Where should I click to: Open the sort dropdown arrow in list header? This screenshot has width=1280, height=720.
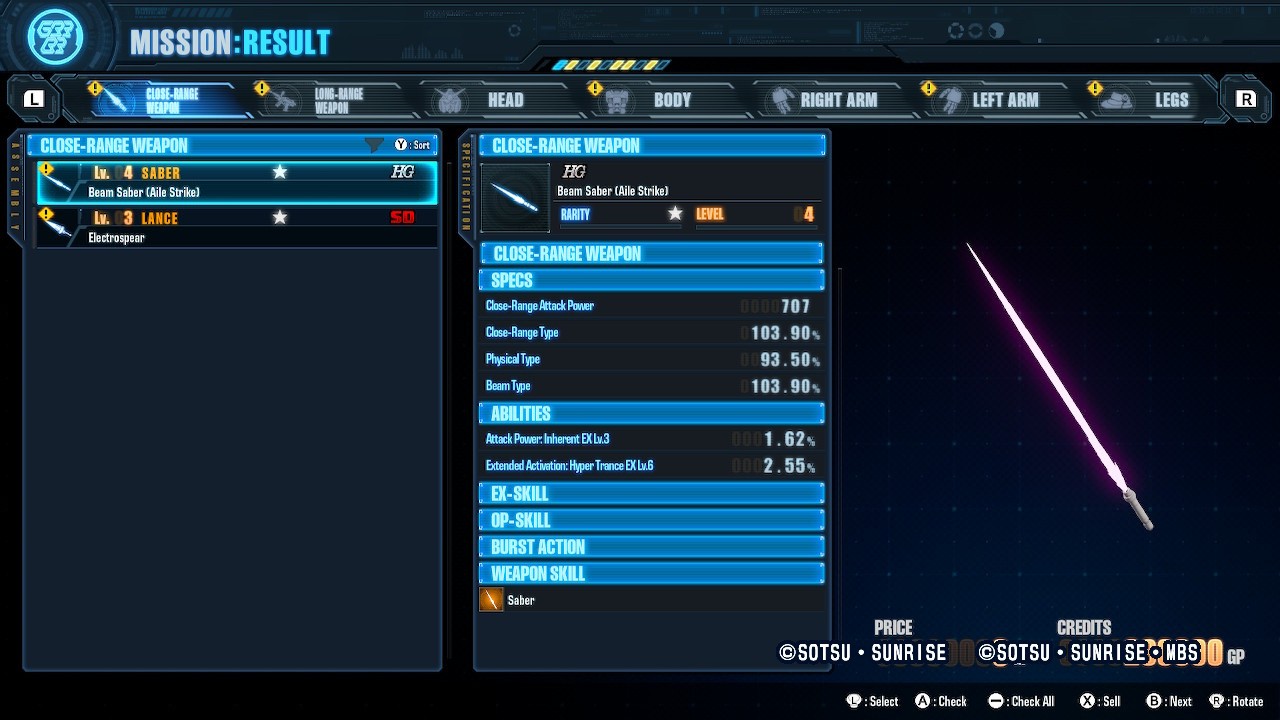click(x=375, y=146)
